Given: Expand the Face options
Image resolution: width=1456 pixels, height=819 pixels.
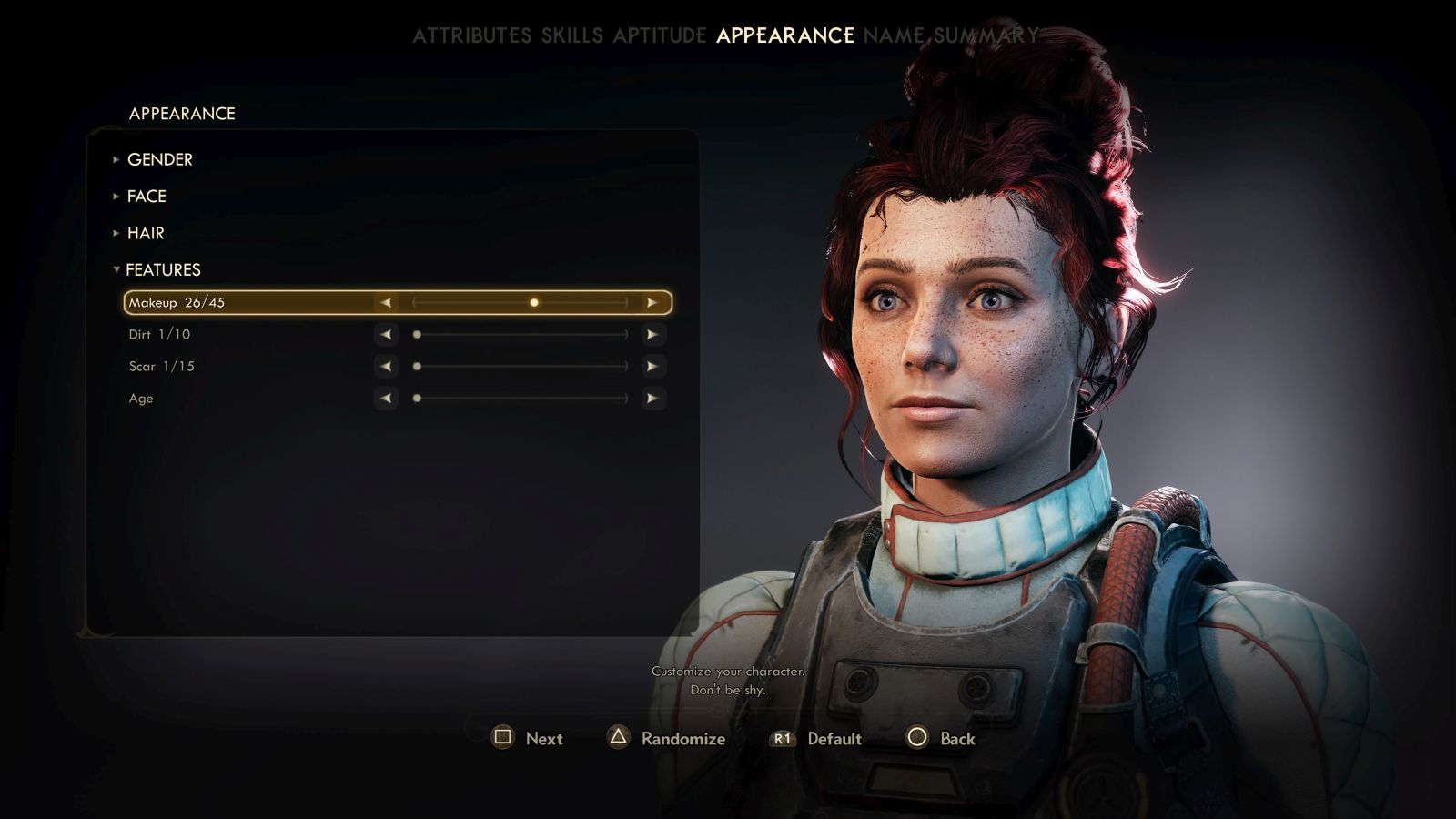Looking at the screenshot, I should pos(146,196).
